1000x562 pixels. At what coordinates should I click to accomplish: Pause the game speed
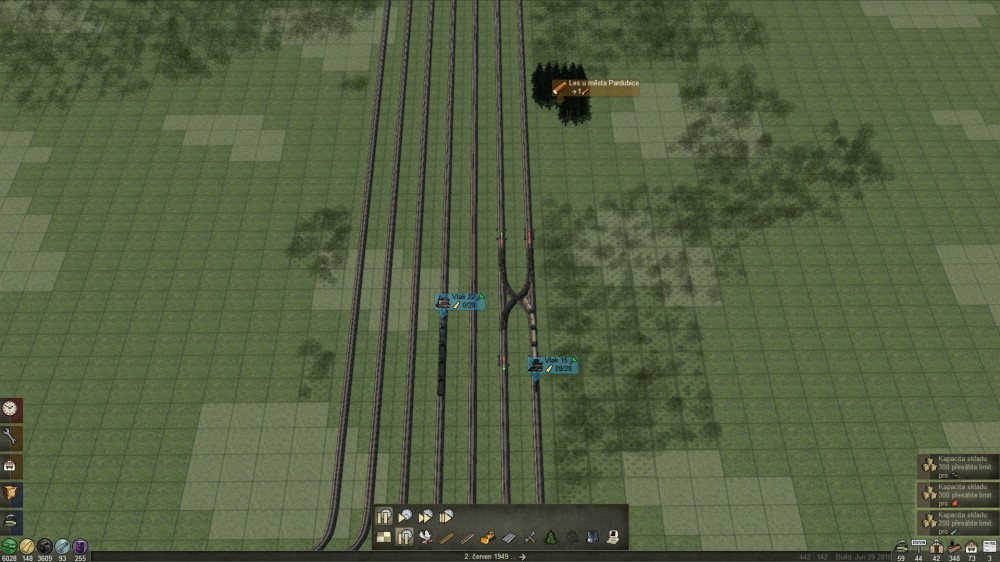[385, 517]
